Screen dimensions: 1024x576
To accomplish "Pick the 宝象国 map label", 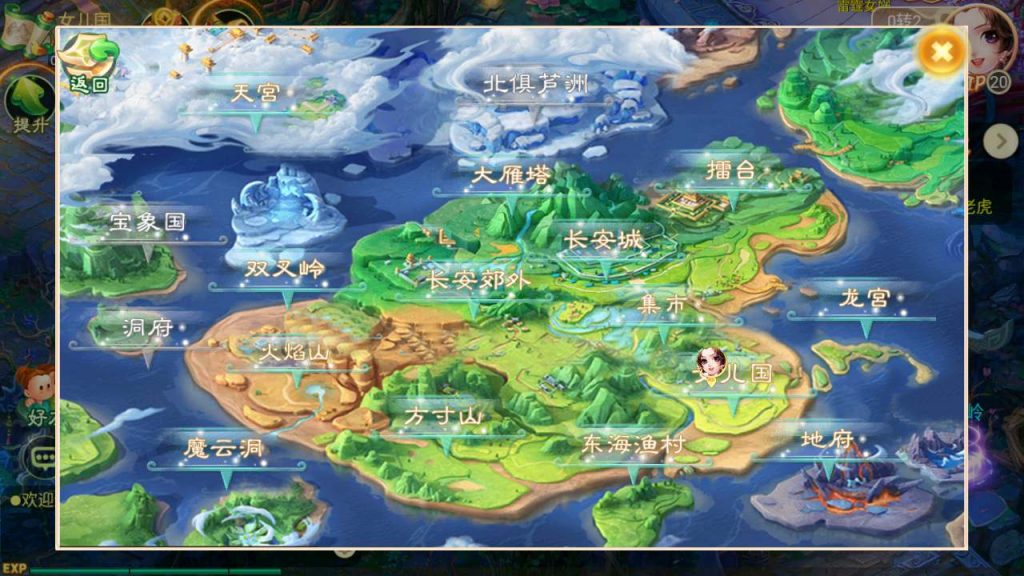I will click(148, 223).
